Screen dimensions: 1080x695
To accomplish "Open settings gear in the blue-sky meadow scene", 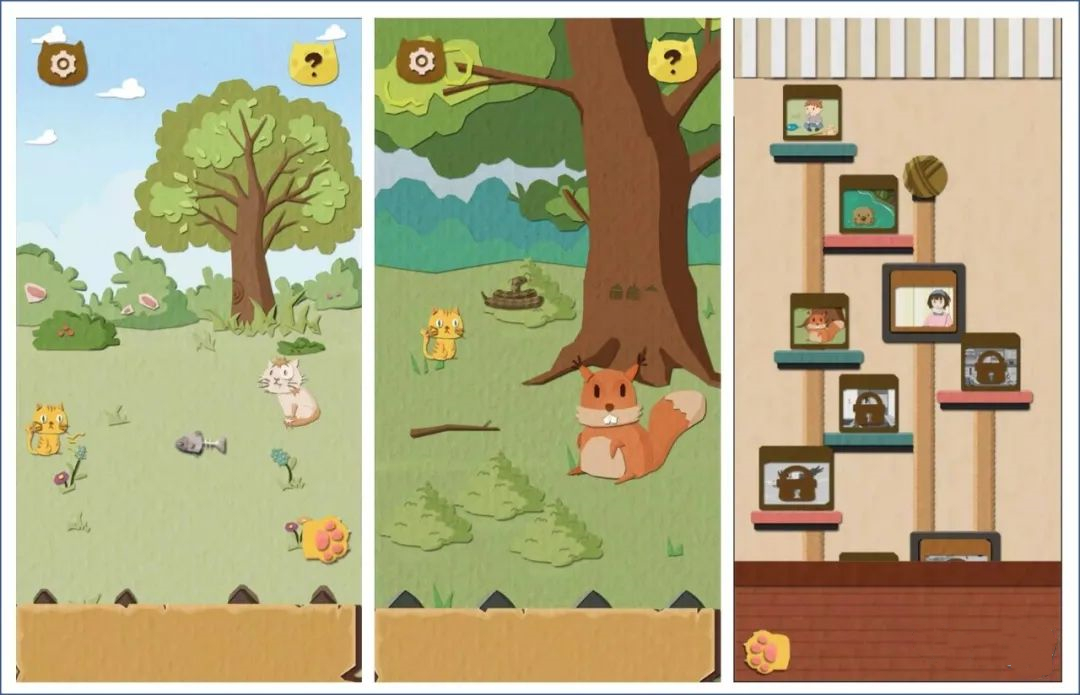I will [x=62, y=64].
